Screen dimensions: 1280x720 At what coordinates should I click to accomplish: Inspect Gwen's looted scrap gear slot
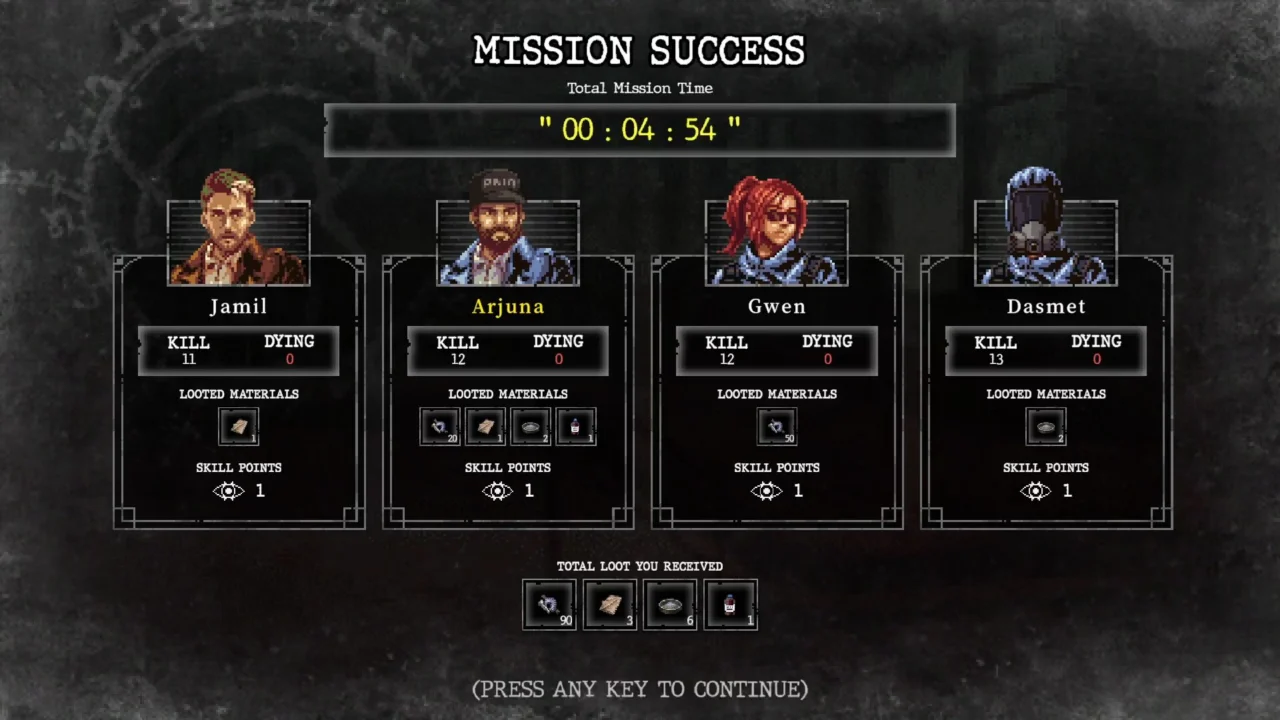777,427
